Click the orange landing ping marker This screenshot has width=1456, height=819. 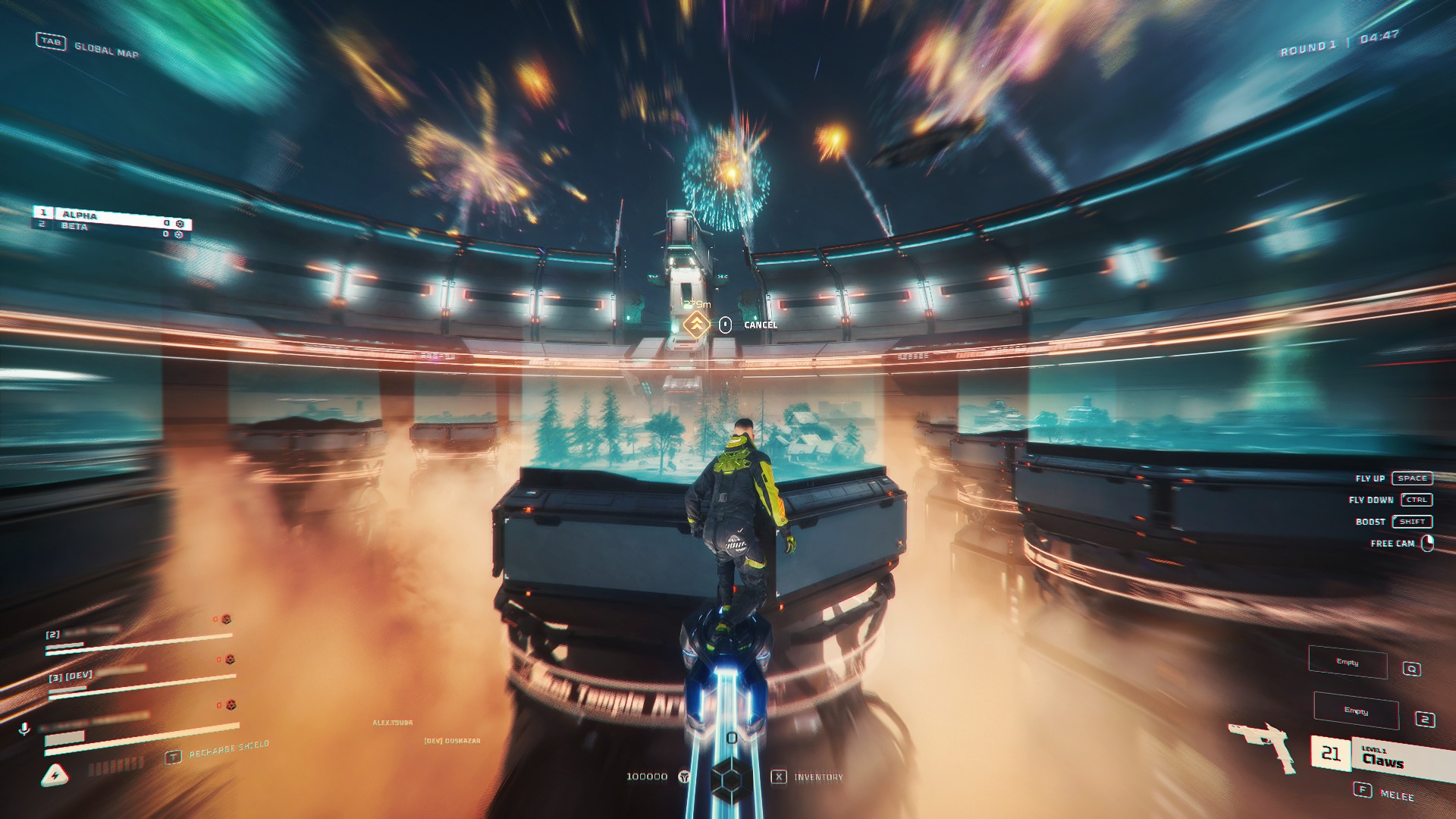click(x=696, y=325)
